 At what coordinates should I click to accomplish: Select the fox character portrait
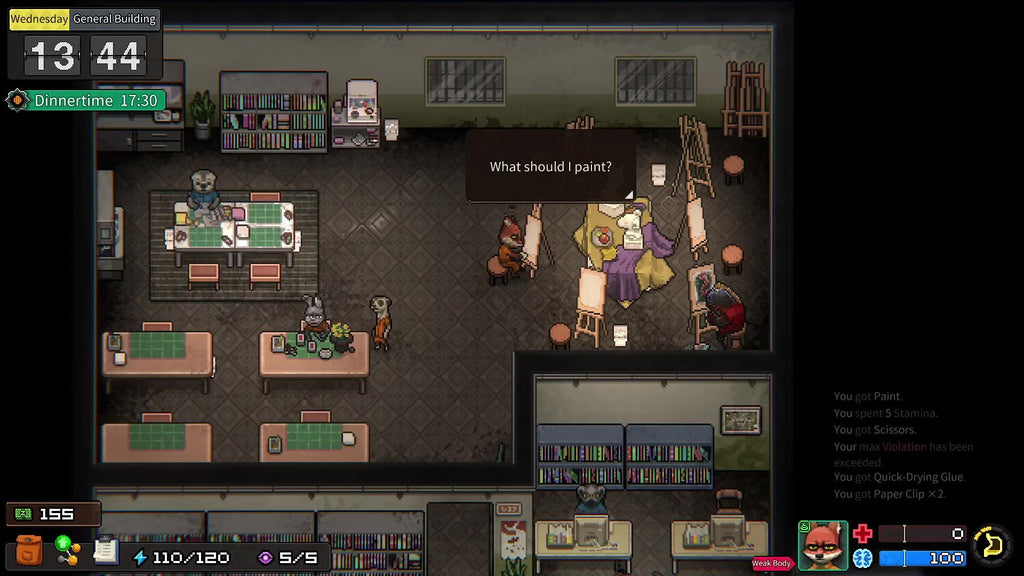pos(822,546)
